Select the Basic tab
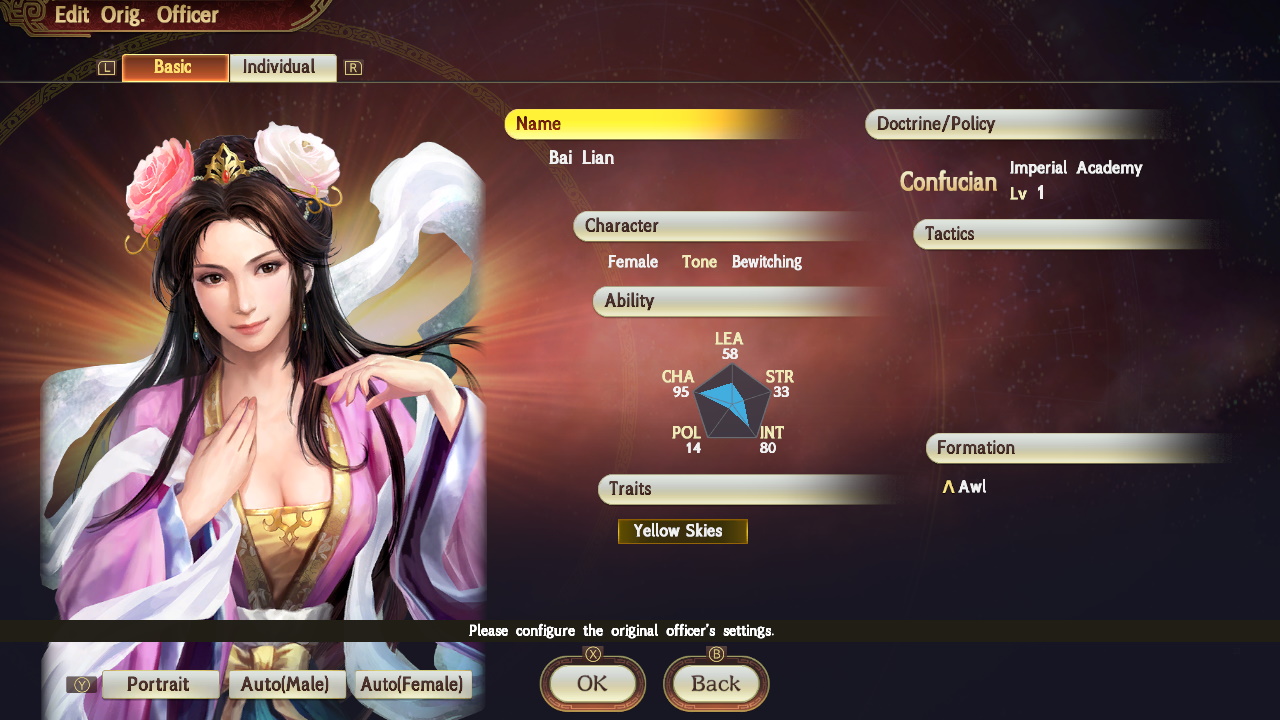This screenshot has height=720, width=1280. [174, 67]
